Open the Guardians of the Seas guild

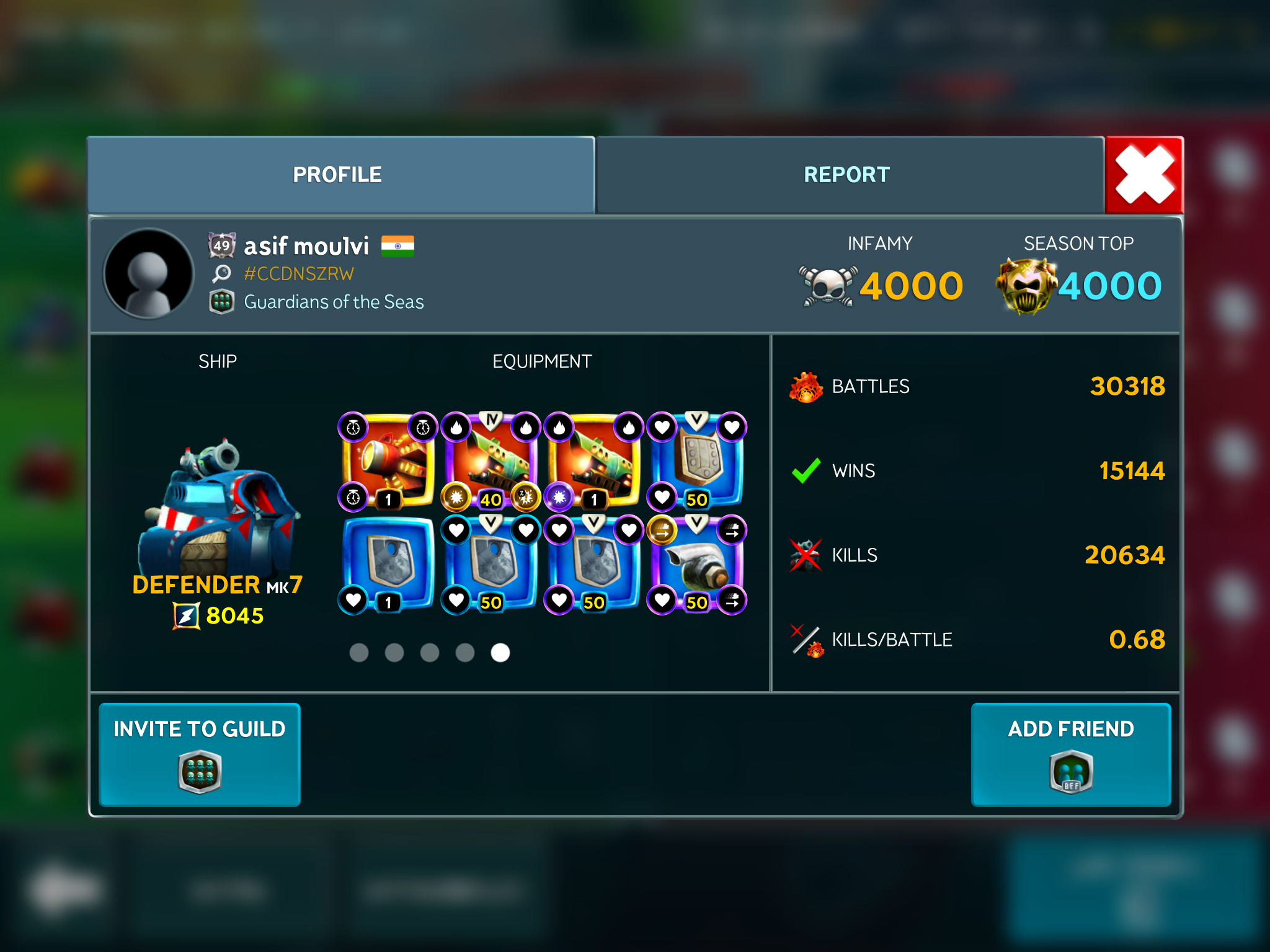(x=334, y=302)
